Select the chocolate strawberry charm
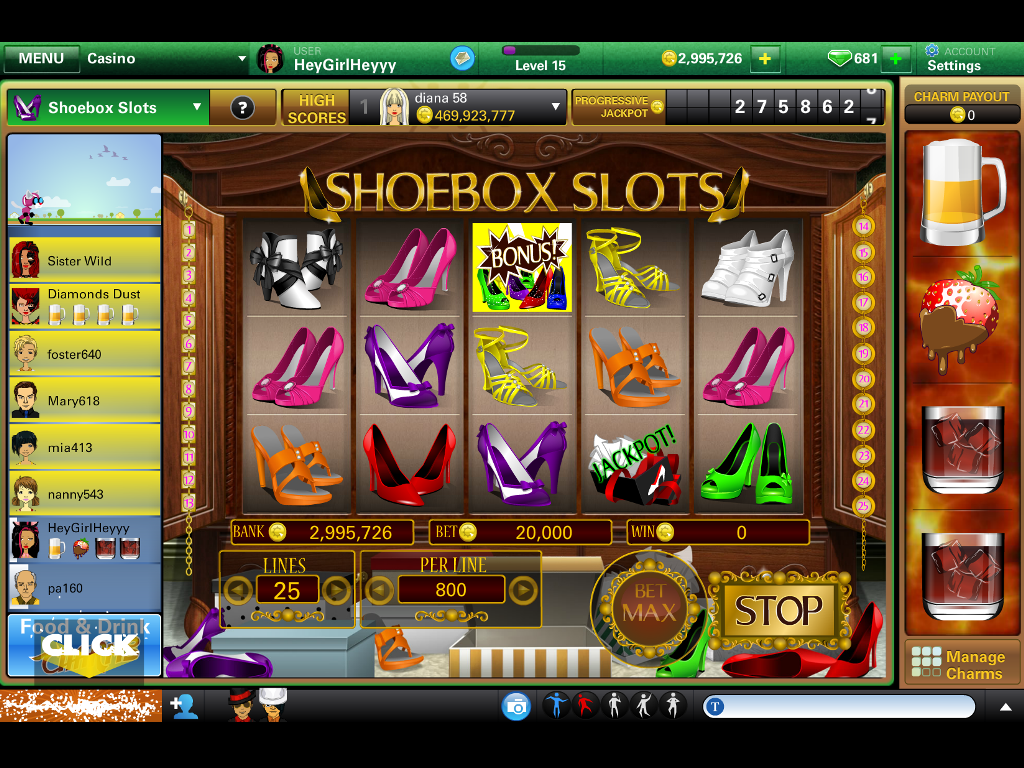Image resolution: width=1024 pixels, height=768 pixels. [x=961, y=320]
